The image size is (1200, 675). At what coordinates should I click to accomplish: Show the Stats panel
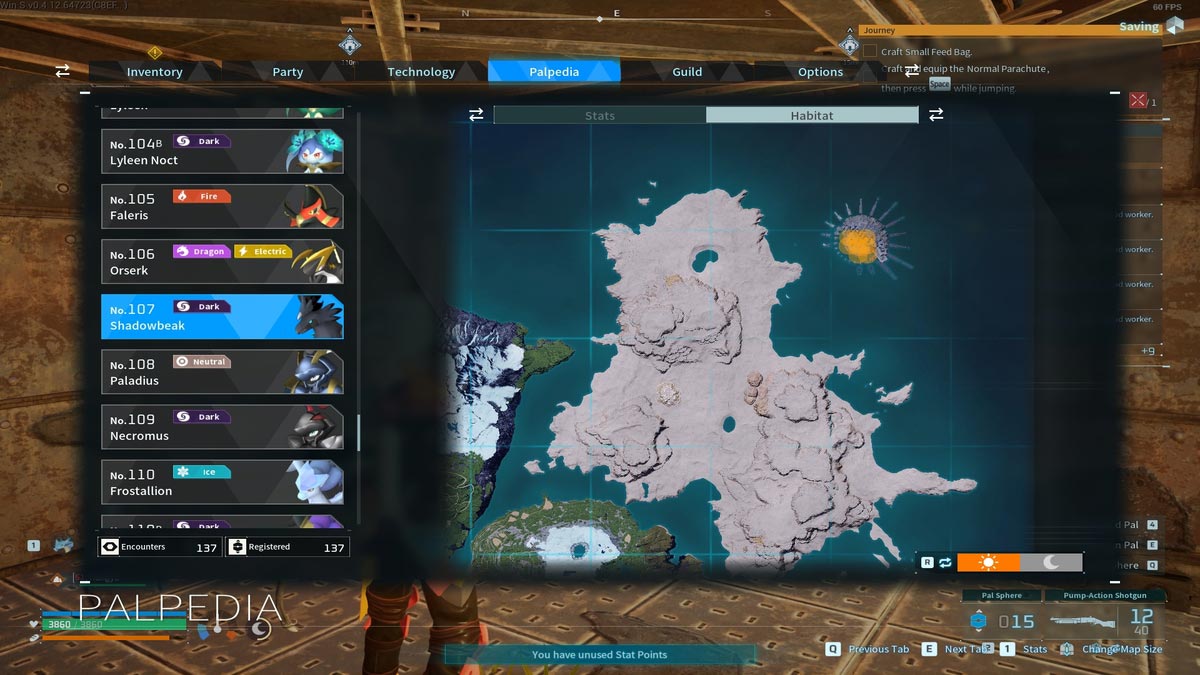coord(600,116)
